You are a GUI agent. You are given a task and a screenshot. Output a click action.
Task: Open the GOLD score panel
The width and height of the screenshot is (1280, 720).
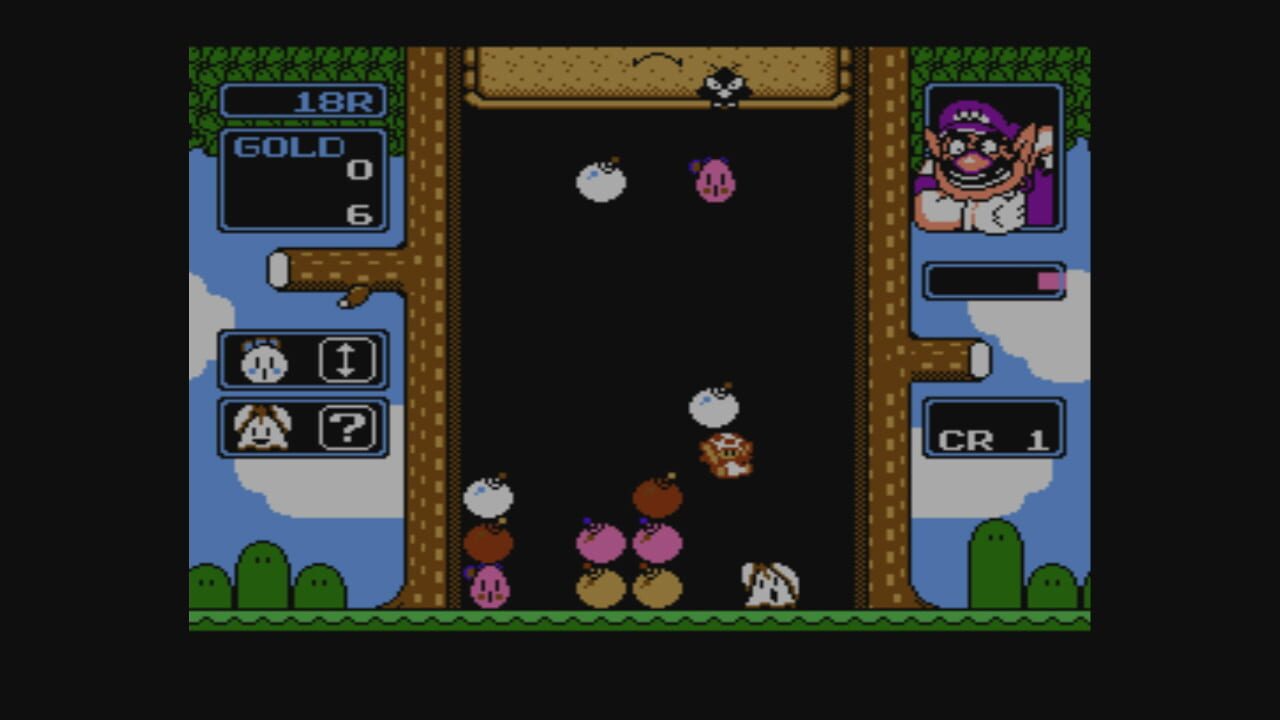pos(303,180)
